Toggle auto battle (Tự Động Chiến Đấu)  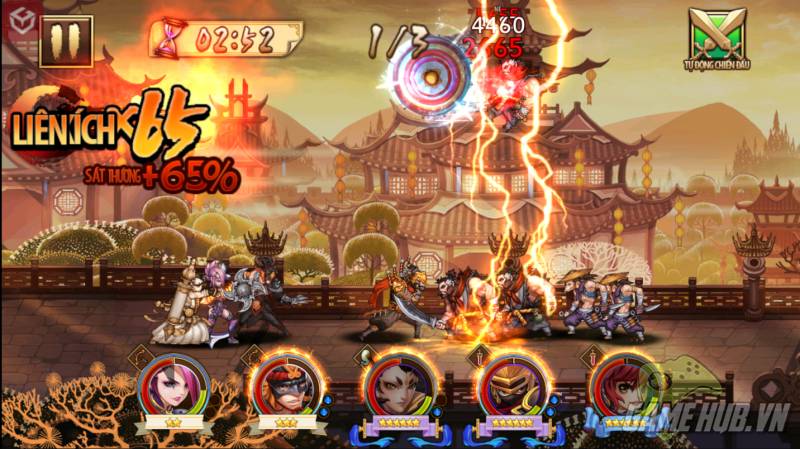716,36
